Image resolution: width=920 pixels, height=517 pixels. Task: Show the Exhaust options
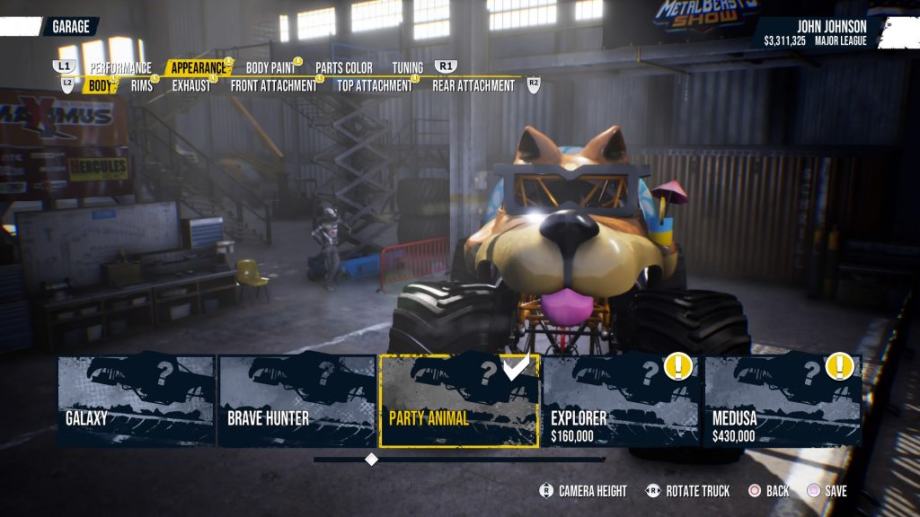[191, 86]
